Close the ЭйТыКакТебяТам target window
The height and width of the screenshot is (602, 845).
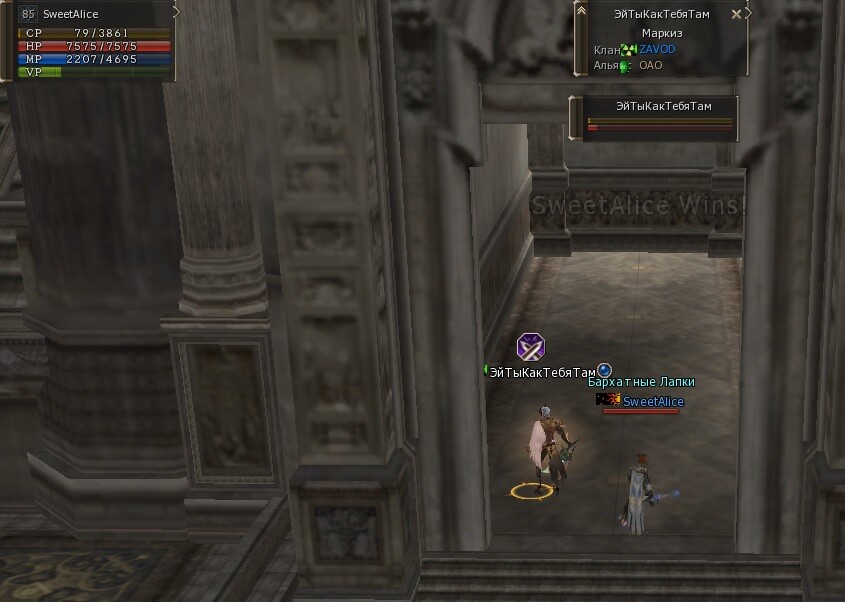coord(737,14)
